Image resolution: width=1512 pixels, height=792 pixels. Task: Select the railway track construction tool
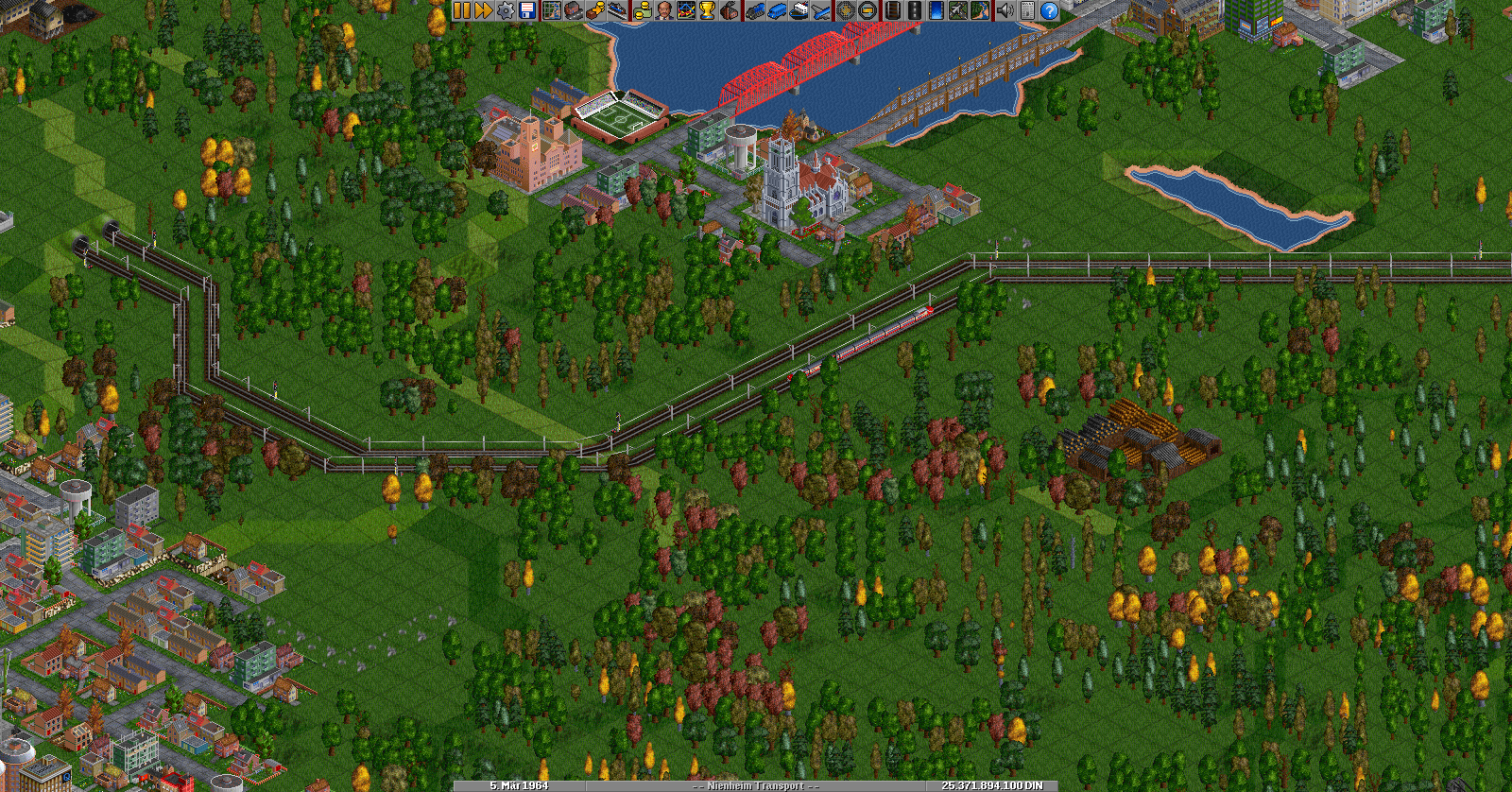892,10
